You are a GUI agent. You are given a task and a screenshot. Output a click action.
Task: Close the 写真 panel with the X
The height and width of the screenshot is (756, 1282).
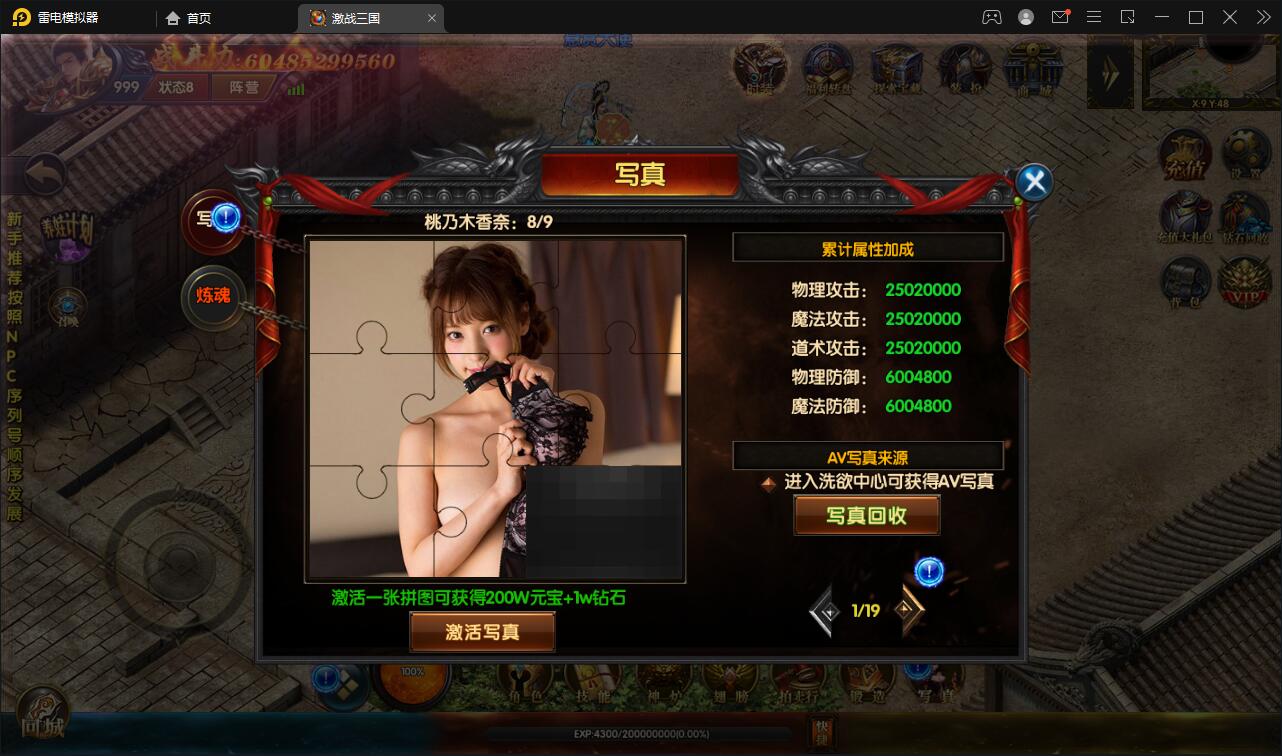click(x=1035, y=182)
